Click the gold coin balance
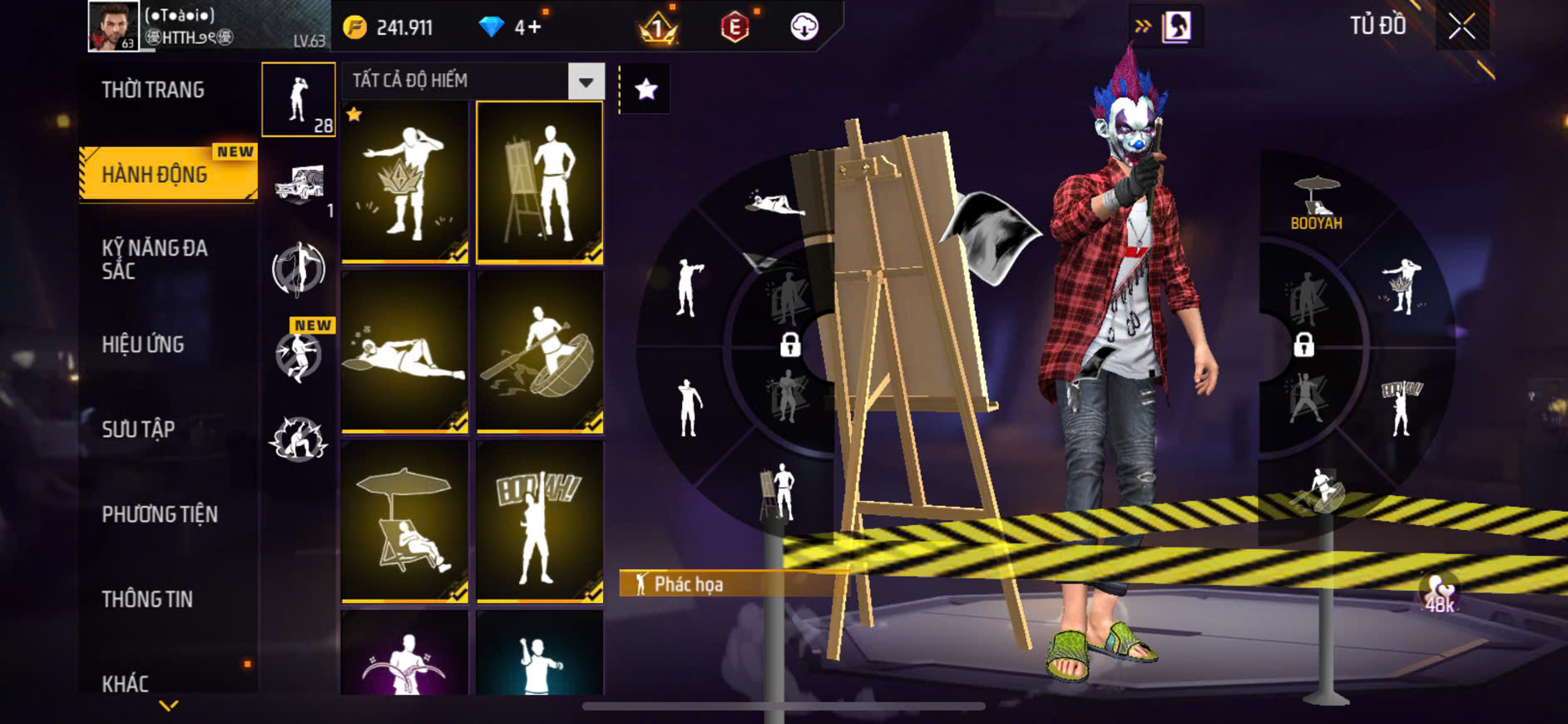 (389, 27)
